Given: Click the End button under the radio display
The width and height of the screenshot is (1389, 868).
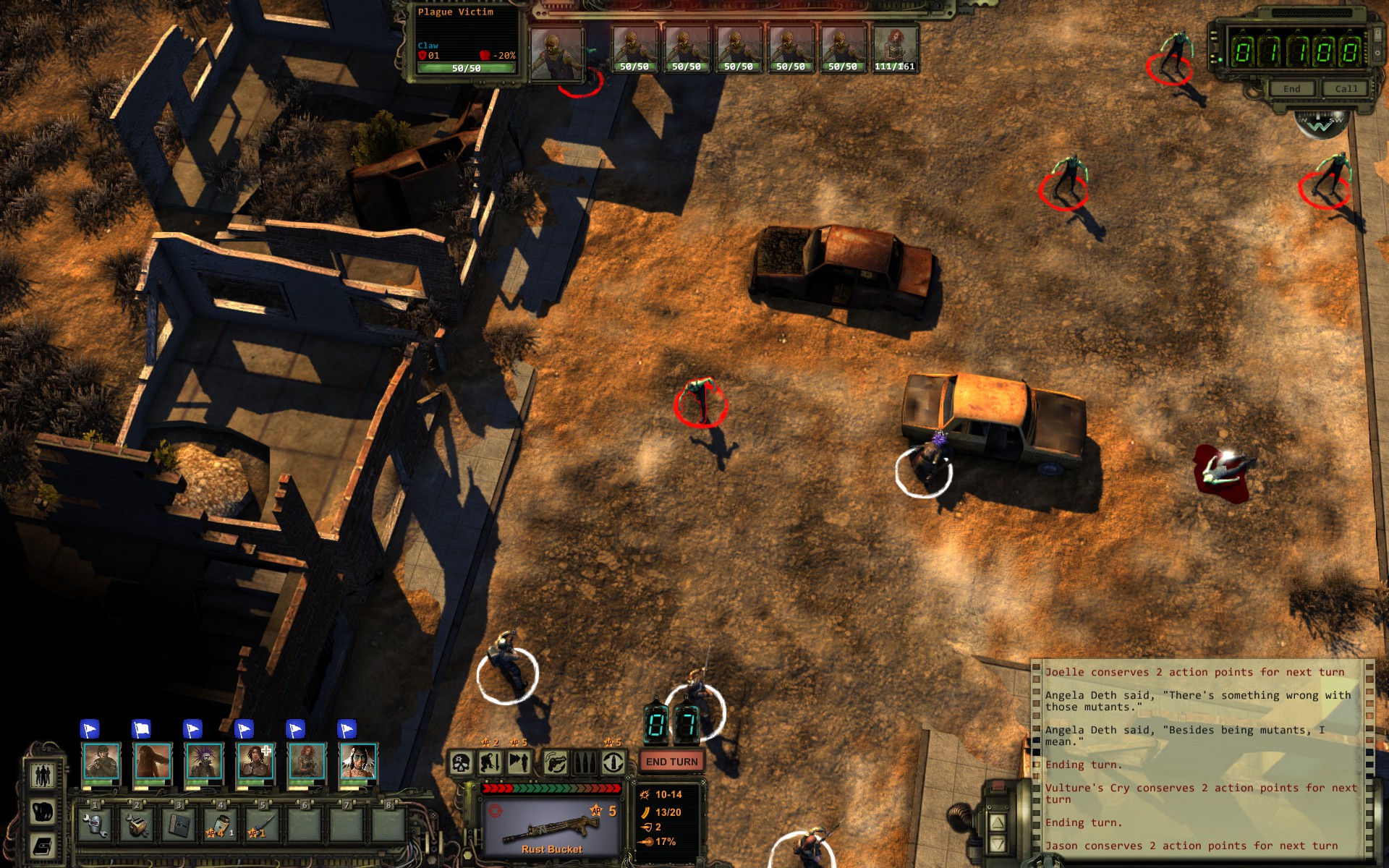Looking at the screenshot, I should tap(1291, 89).
